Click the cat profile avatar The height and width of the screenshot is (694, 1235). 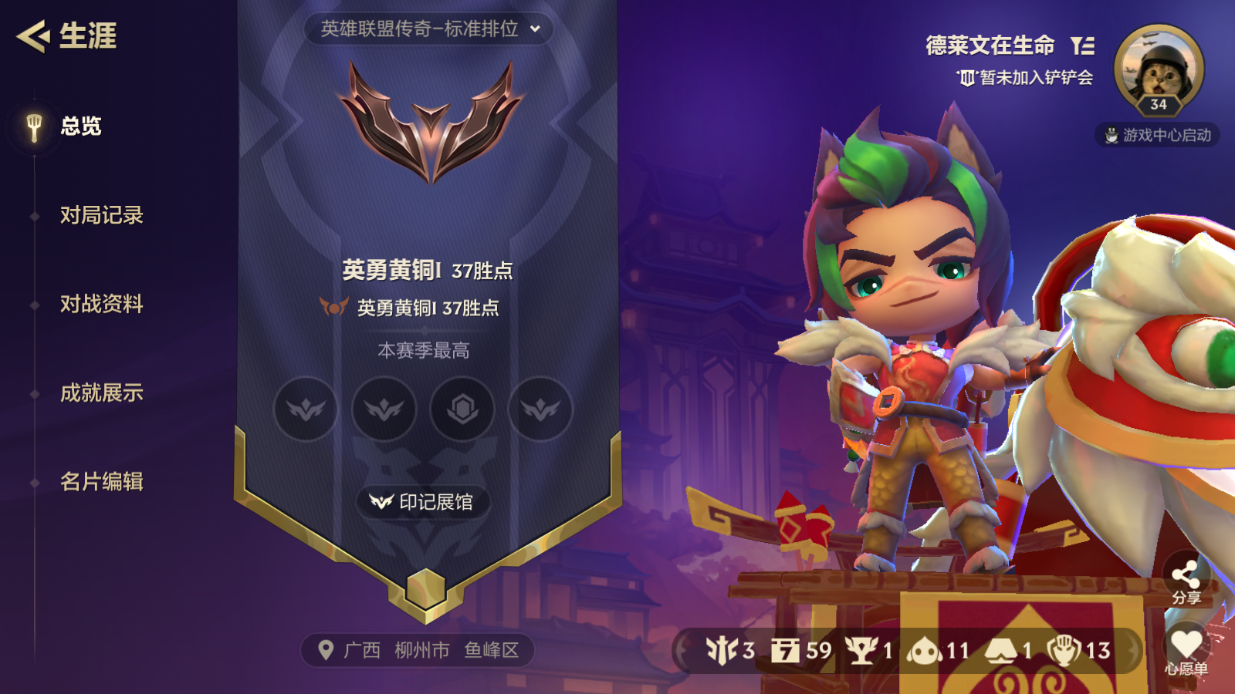(1158, 70)
